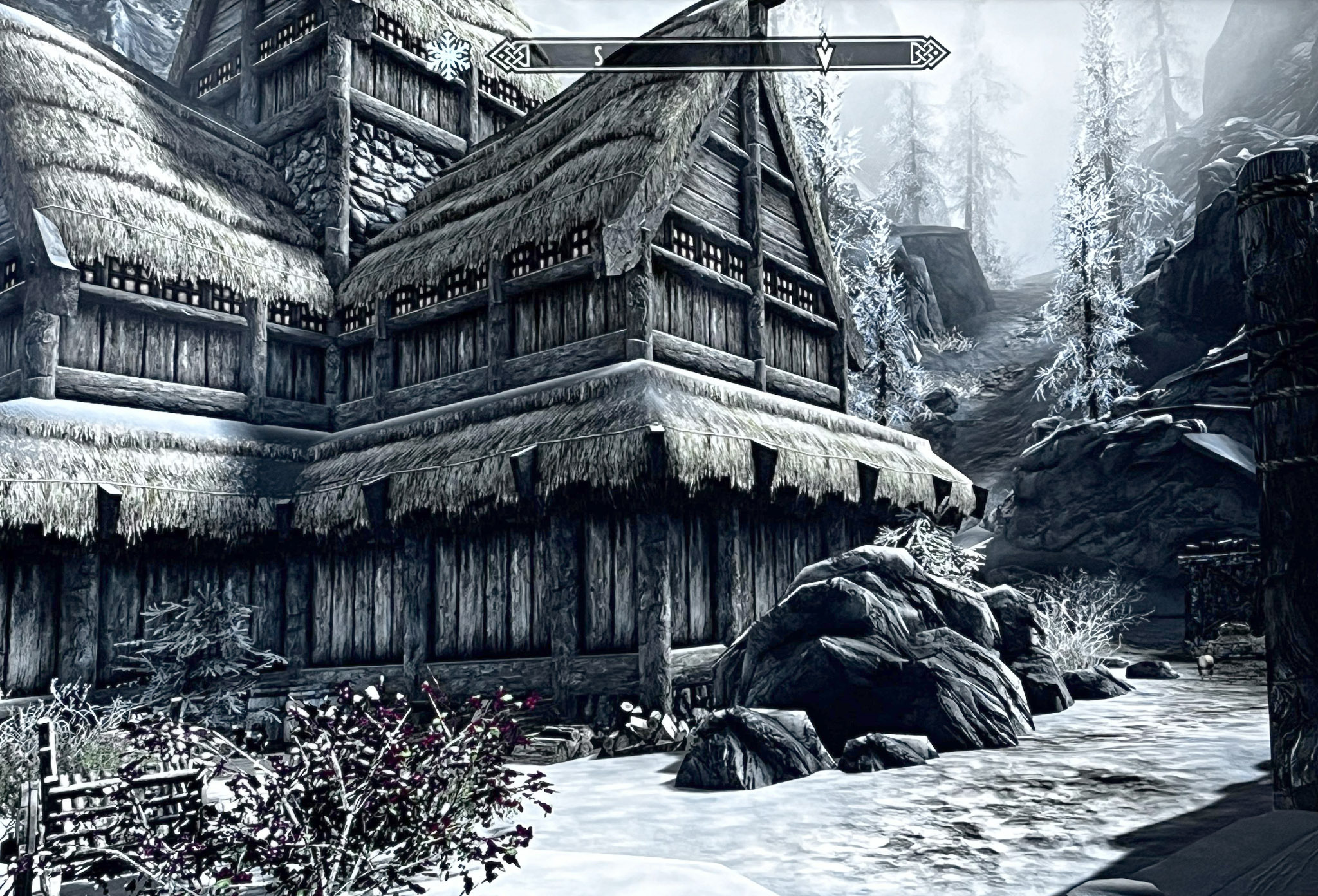Click the South letter on the compass
This screenshot has width=1318, height=896.
598,57
